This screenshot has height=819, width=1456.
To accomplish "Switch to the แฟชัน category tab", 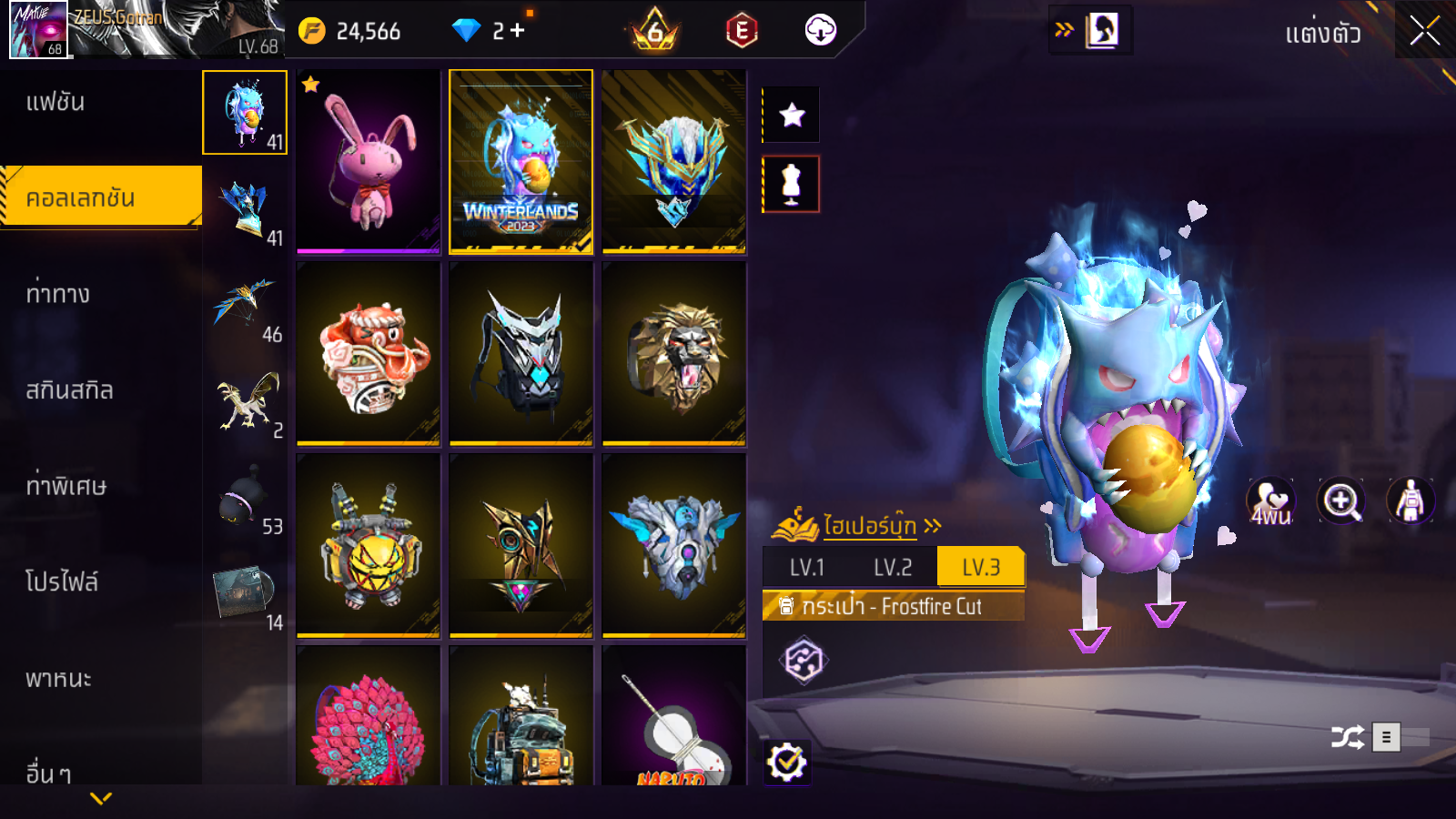I will click(56, 102).
